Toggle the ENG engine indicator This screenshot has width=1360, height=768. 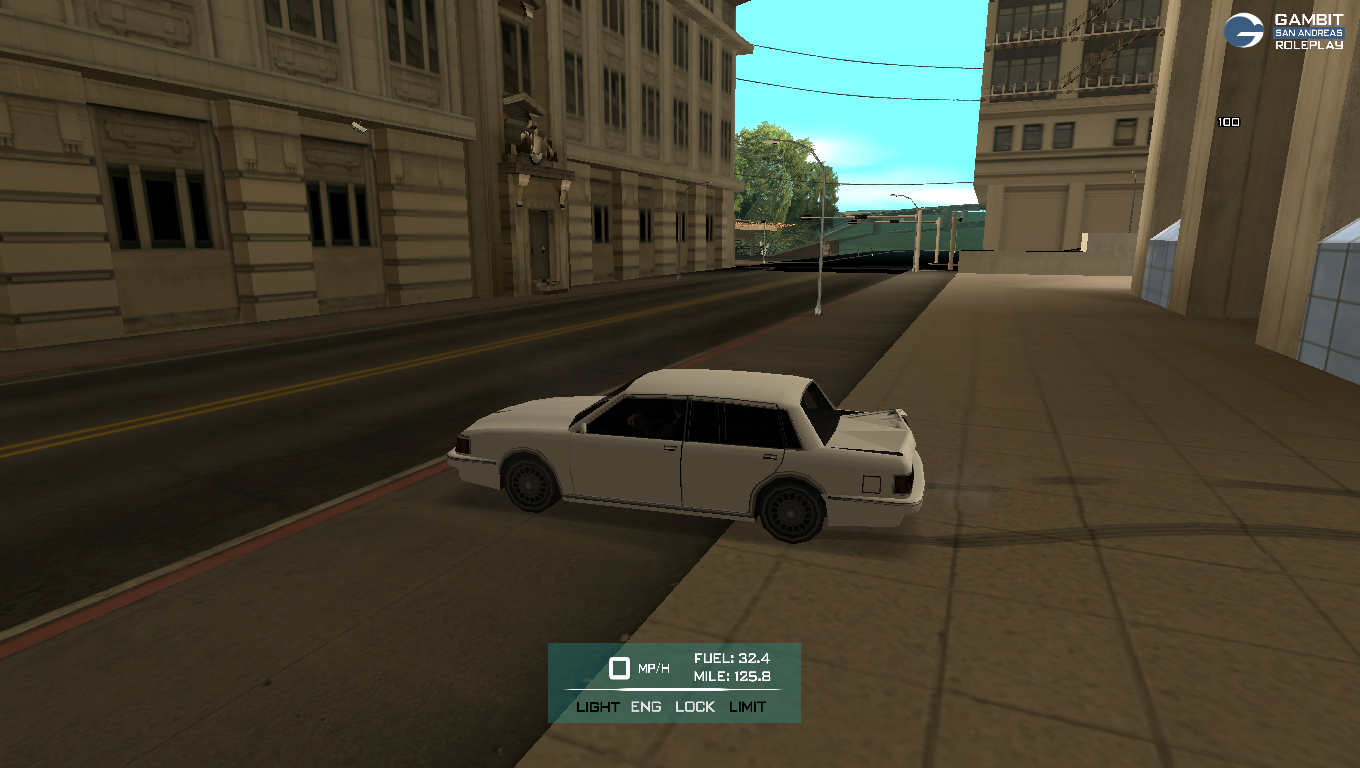(646, 707)
